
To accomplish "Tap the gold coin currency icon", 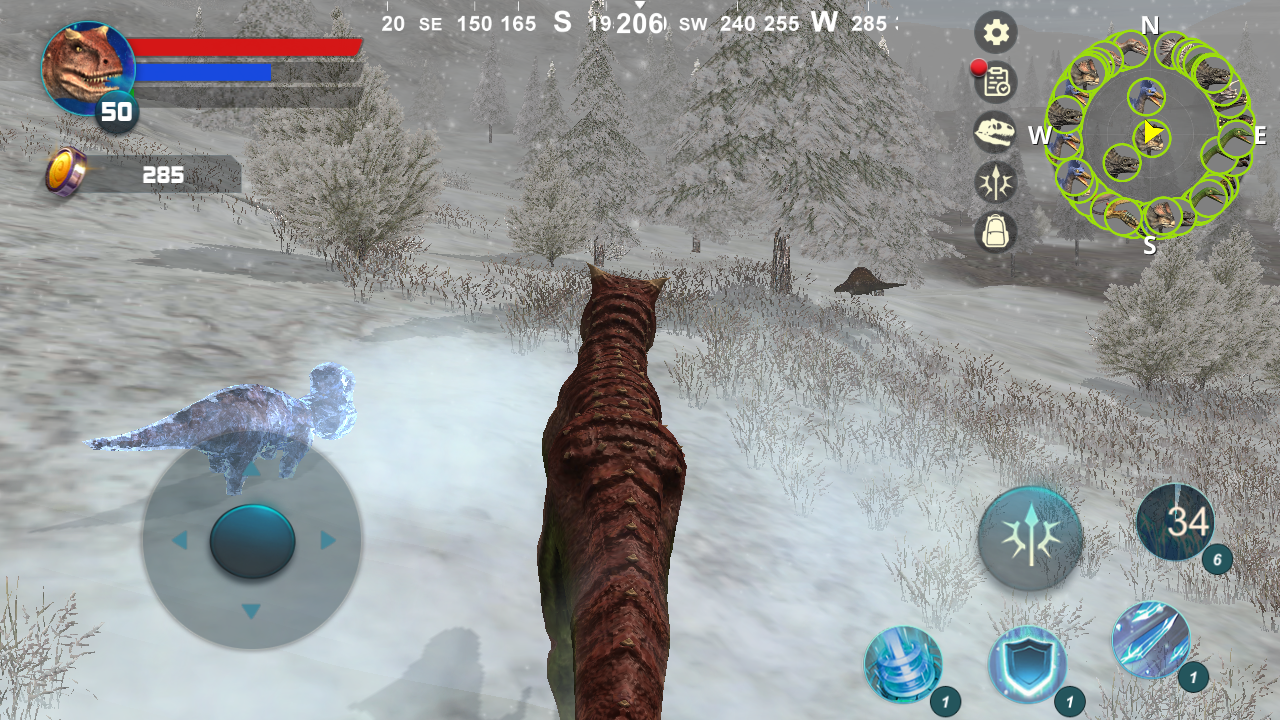I will click(64, 174).
